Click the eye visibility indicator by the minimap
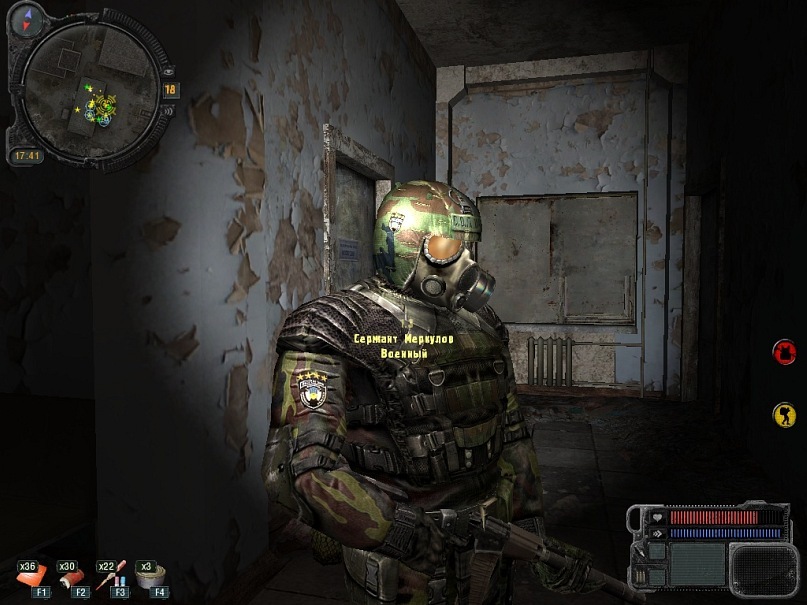 pyautogui.click(x=166, y=72)
